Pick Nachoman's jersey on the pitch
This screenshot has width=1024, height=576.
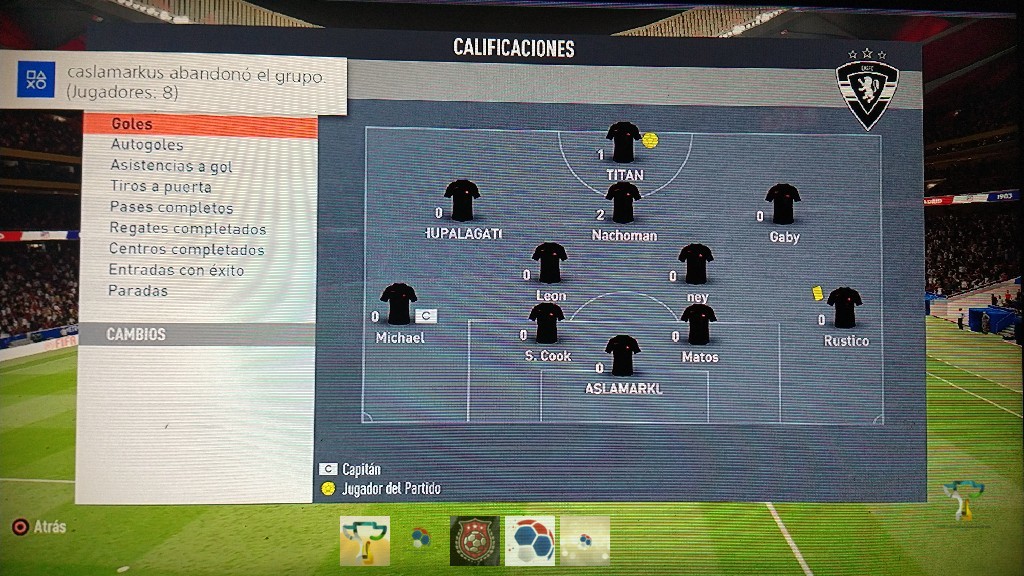click(x=623, y=203)
